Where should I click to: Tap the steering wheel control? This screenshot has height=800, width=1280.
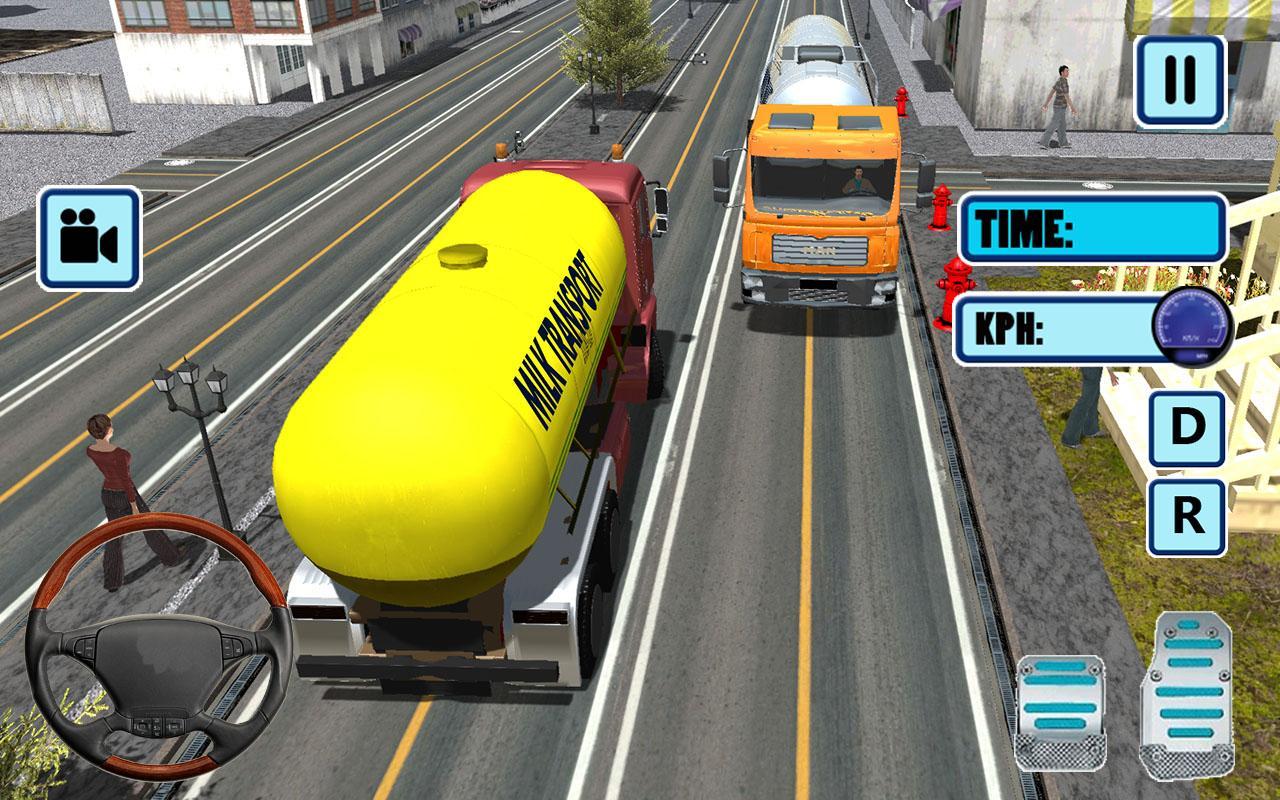point(157,646)
